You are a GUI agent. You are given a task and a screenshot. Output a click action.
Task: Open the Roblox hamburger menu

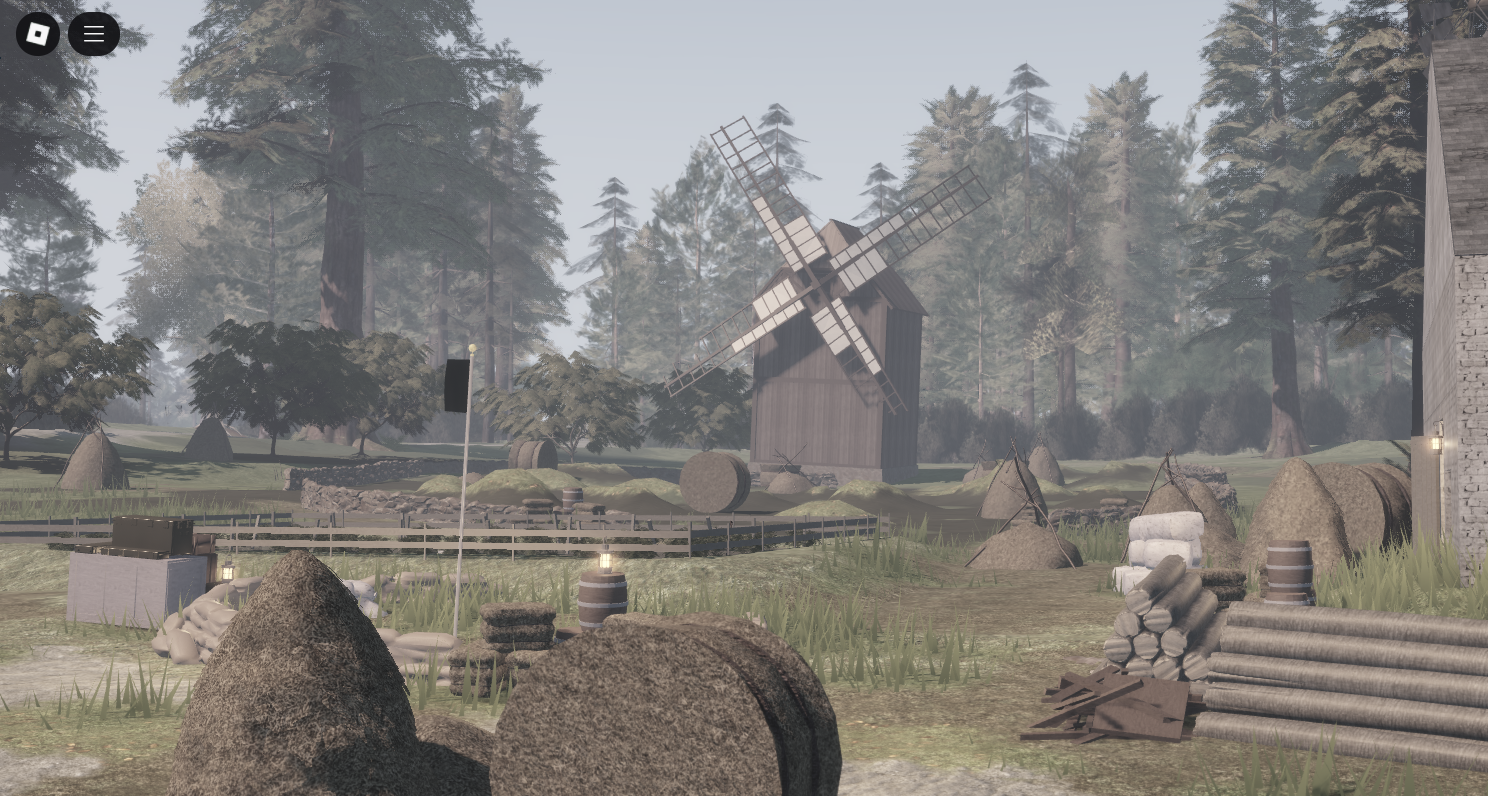(94, 33)
